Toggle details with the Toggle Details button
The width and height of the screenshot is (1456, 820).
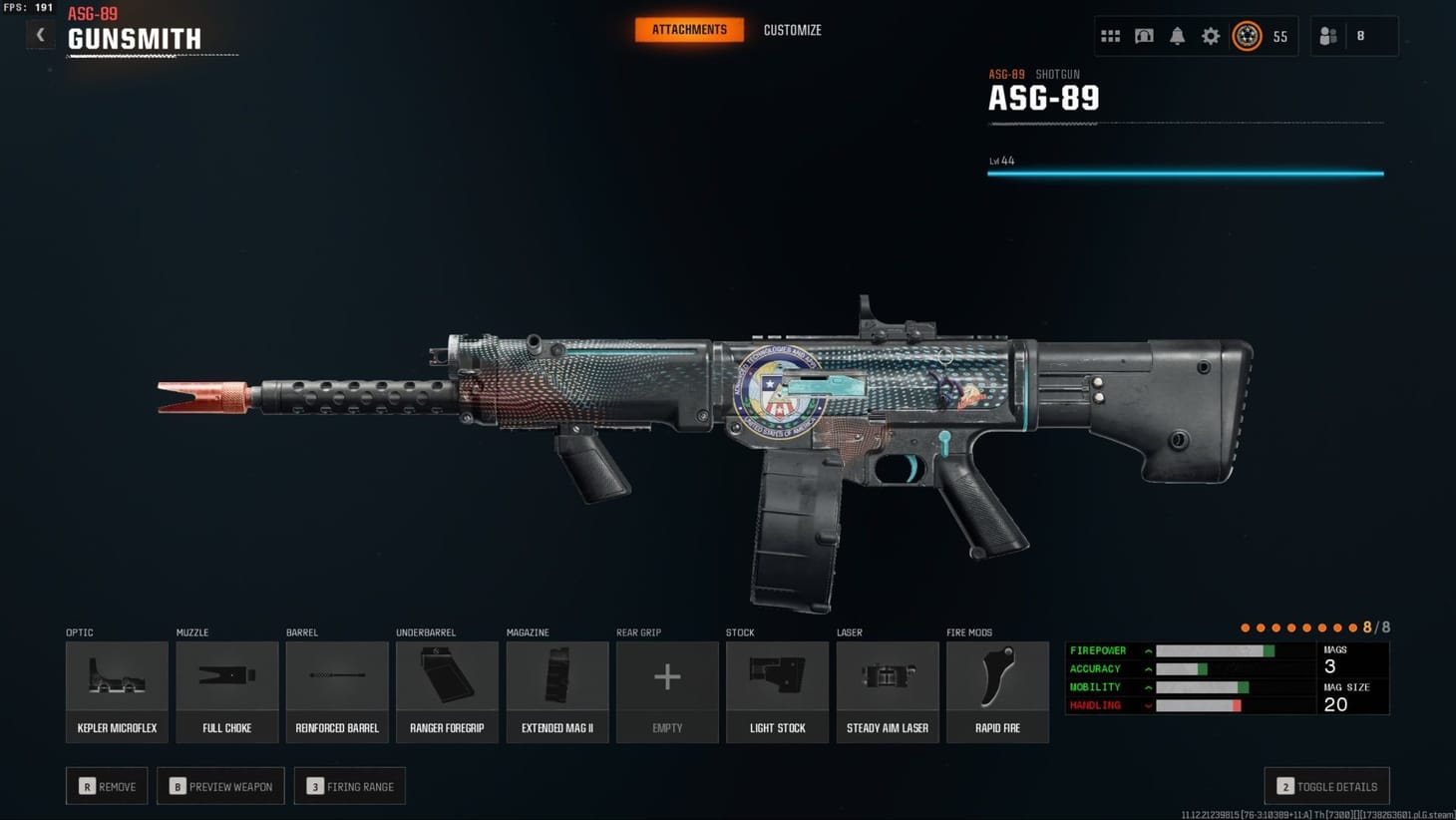[x=1326, y=786]
